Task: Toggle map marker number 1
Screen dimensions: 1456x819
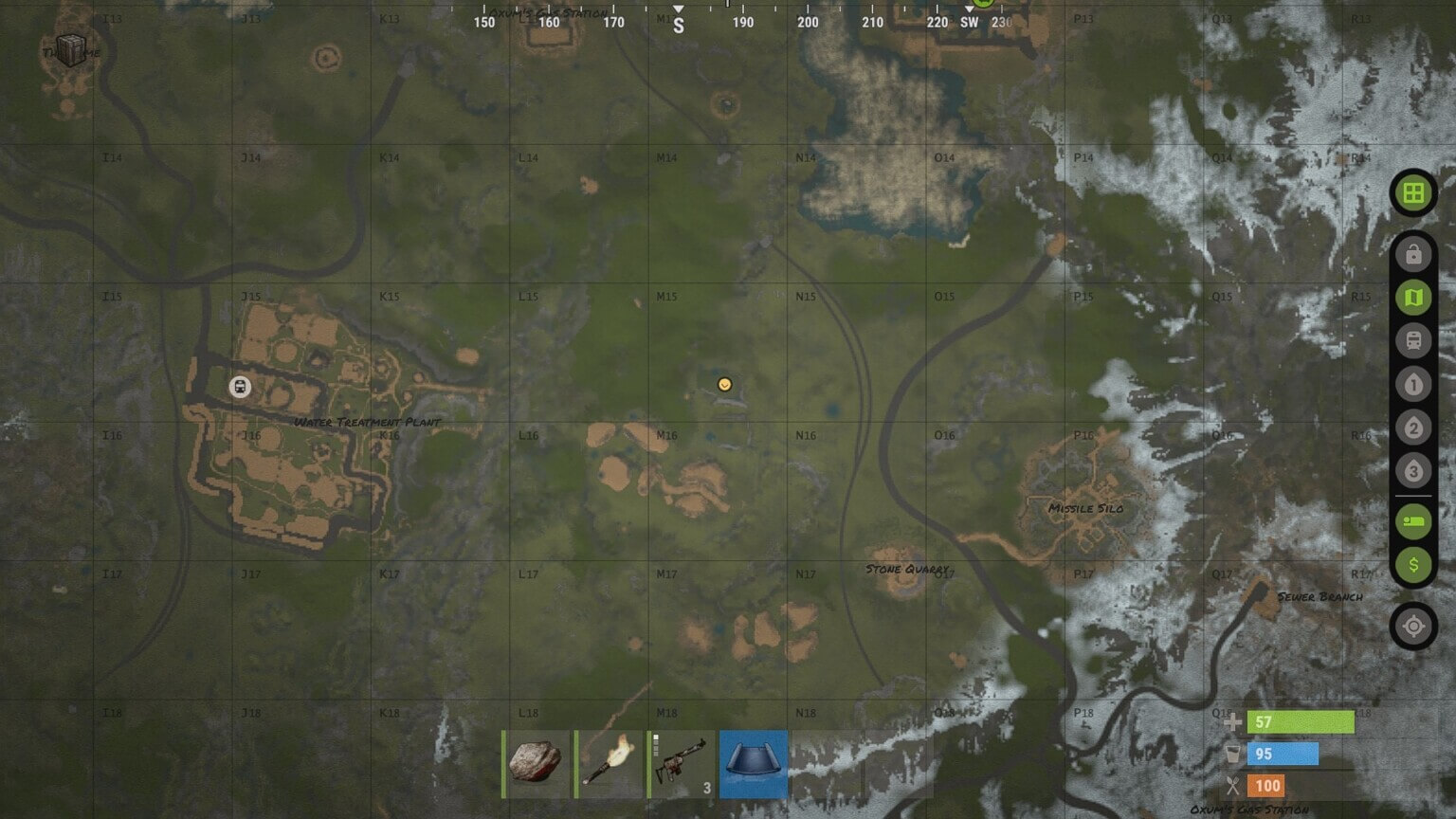Action: (1413, 385)
